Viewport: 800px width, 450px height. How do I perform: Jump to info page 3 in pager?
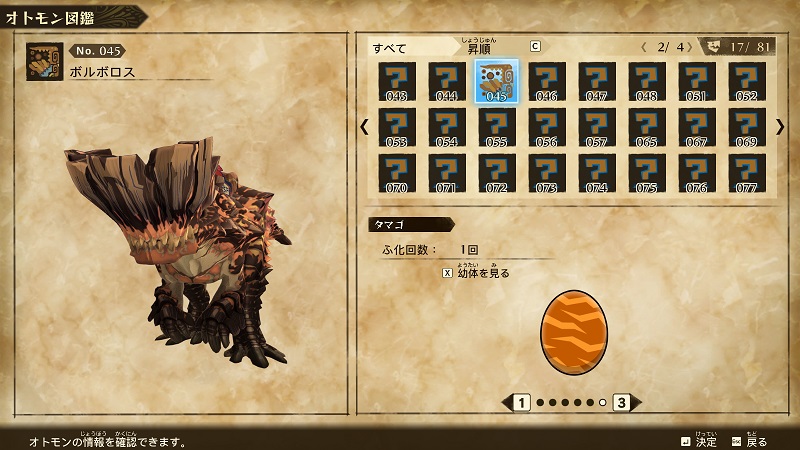621,403
